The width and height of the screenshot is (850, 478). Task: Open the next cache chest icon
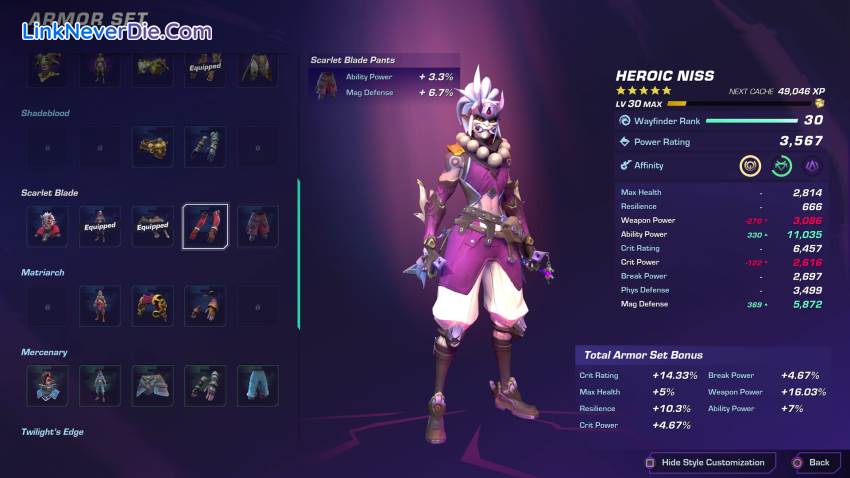[x=819, y=103]
